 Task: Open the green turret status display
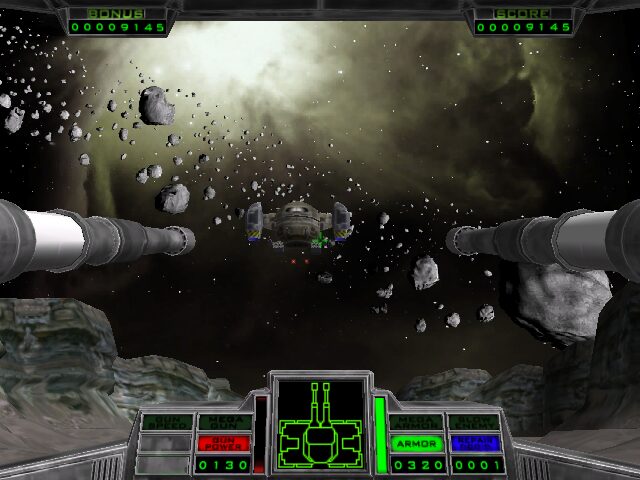point(320,425)
